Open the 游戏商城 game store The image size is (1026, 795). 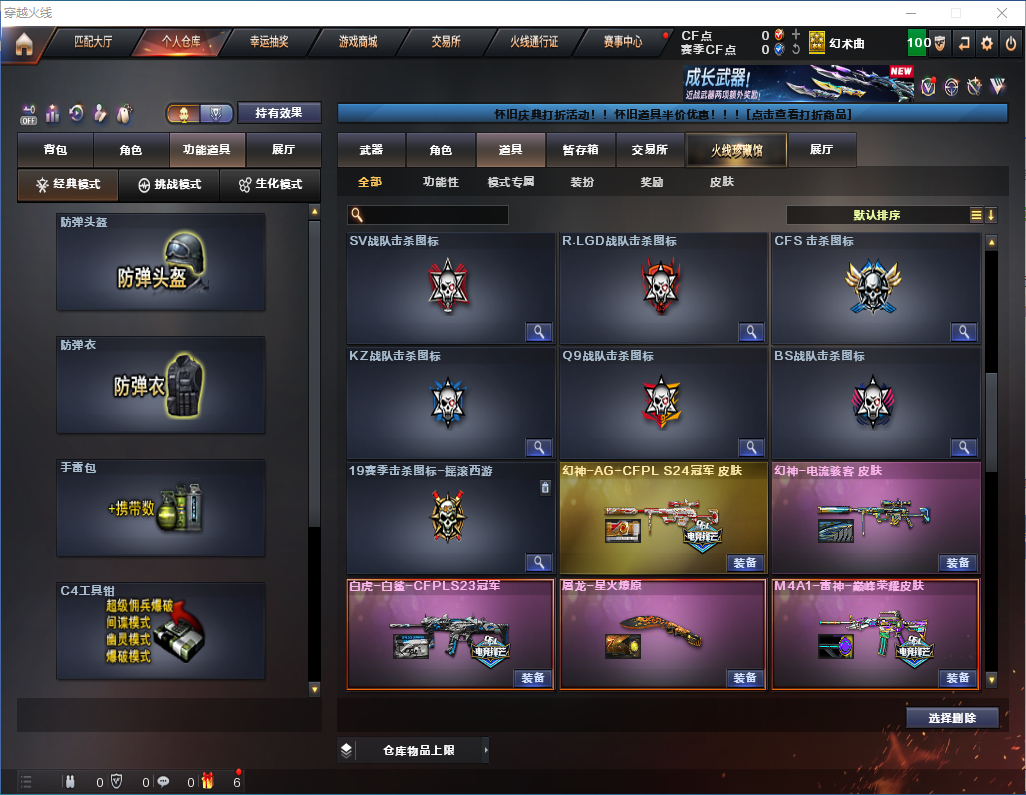pos(357,42)
